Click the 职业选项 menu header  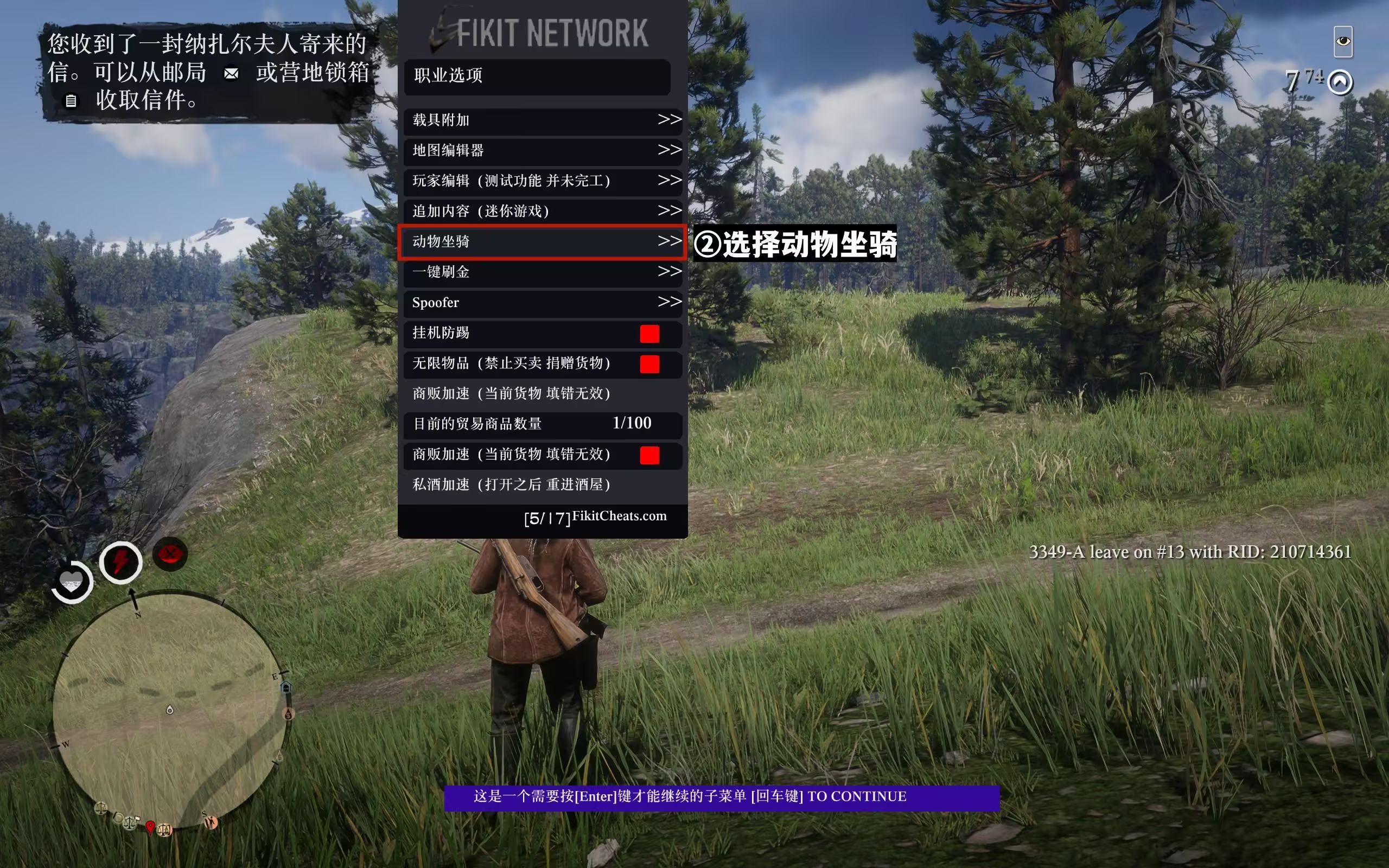pyautogui.click(x=537, y=76)
